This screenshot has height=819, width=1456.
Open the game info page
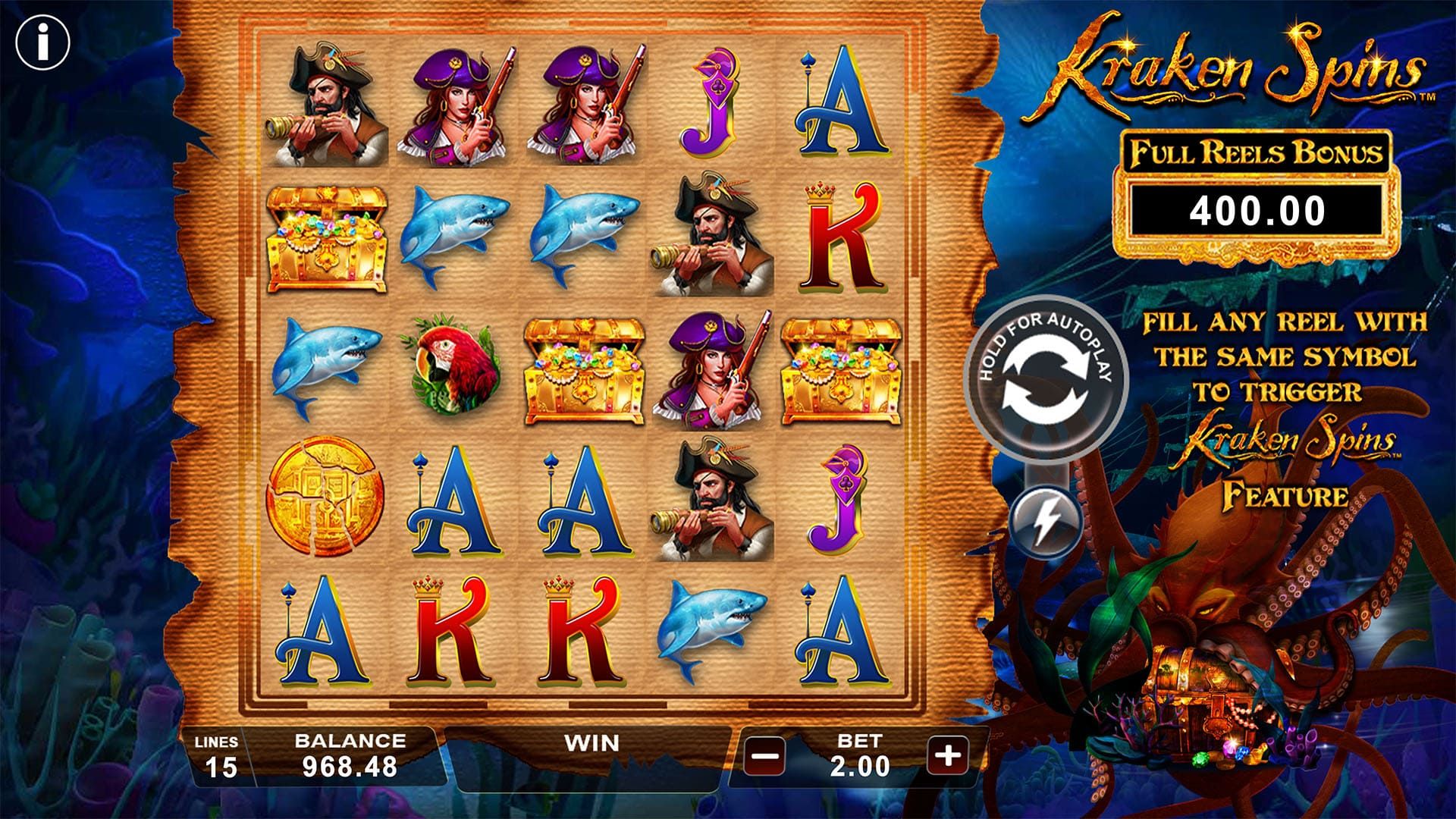(42, 42)
